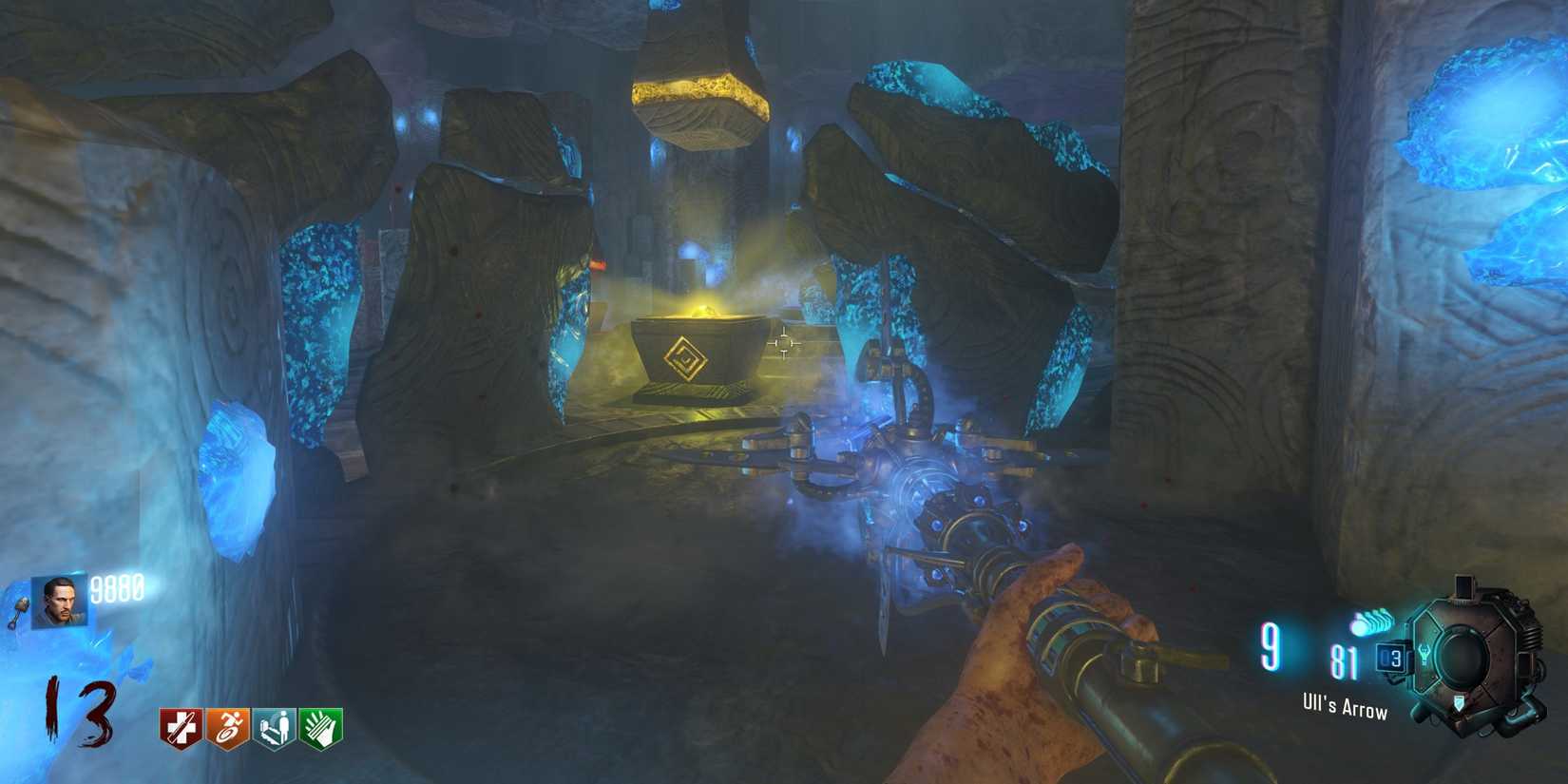Click the round number 13

point(76,708)
